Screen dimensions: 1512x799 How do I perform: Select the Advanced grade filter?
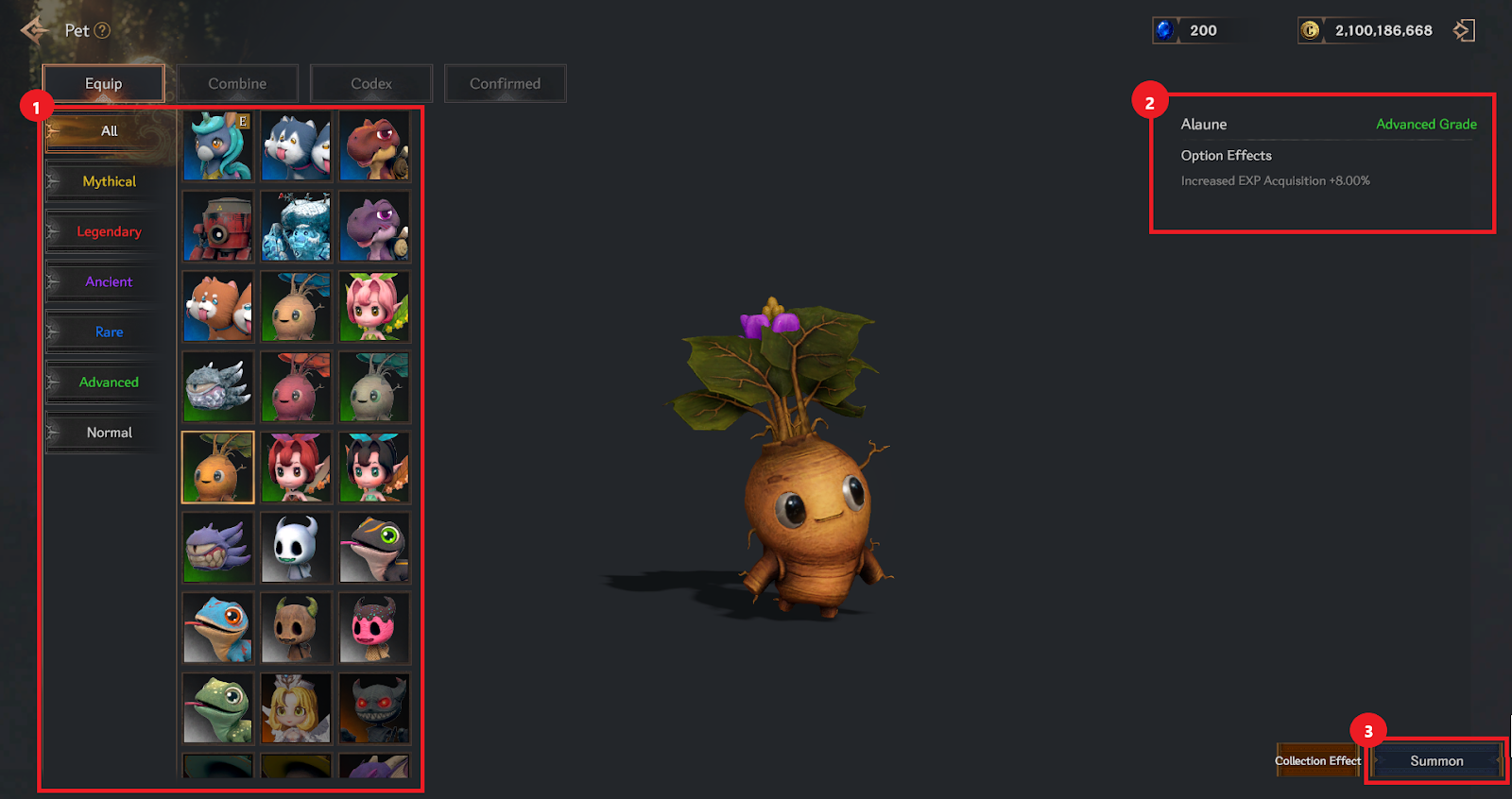(x=109, y=382)
